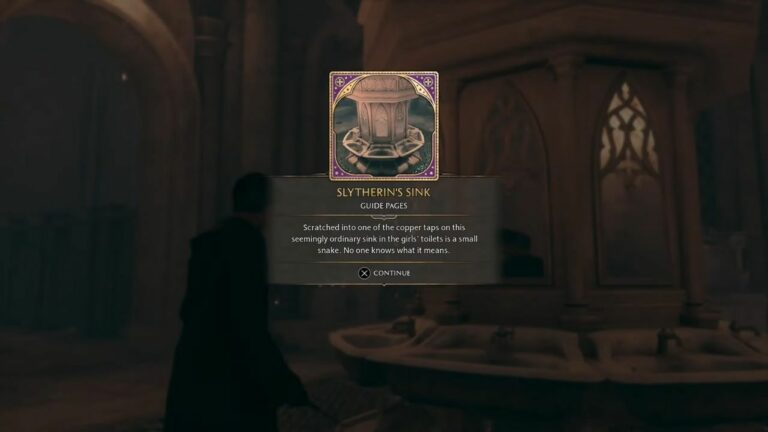Continue past the Slytherin's Sink popup
The image size is (768, 432).
coord(384,273)
